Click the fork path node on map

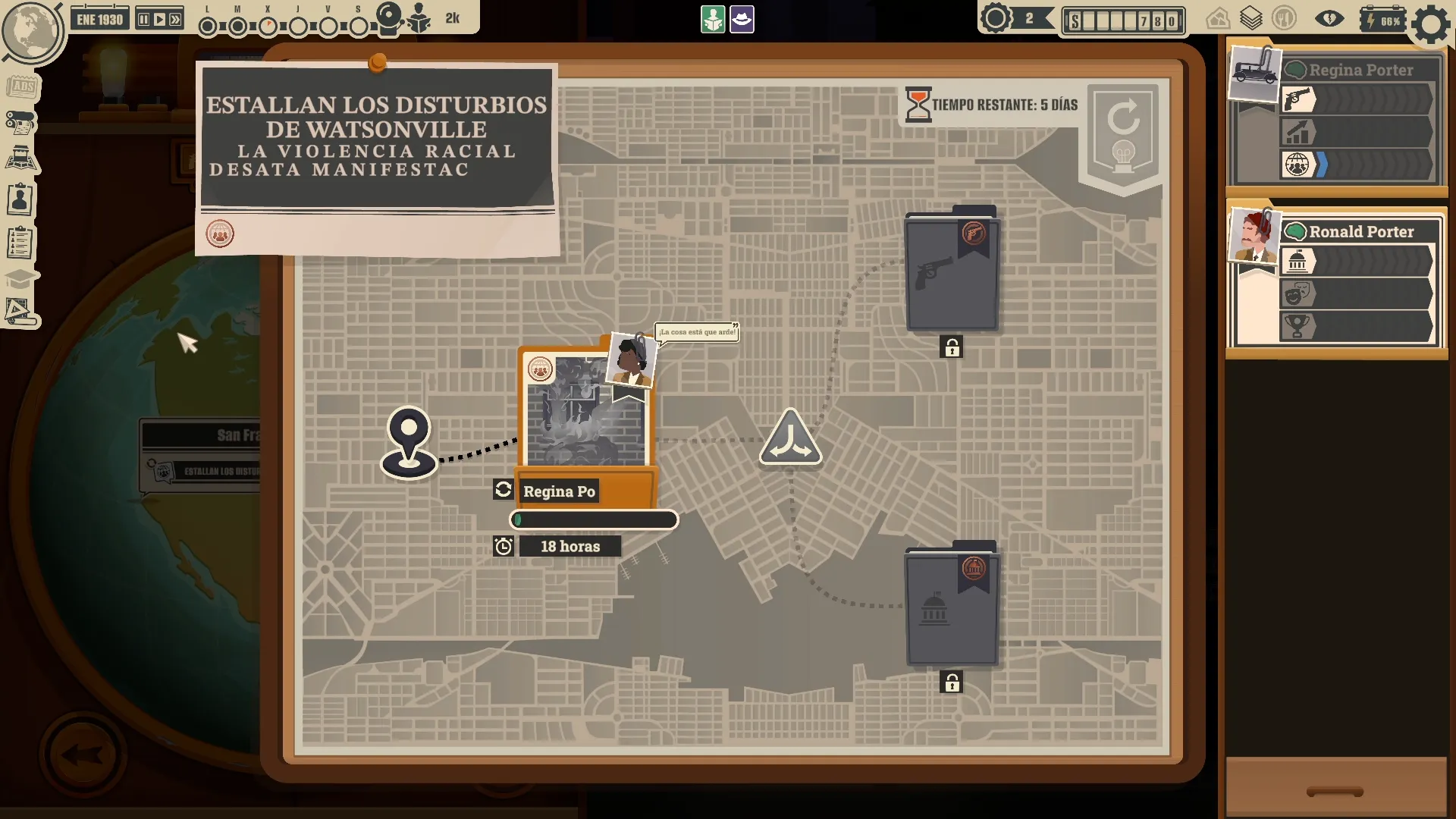(790, 438)
